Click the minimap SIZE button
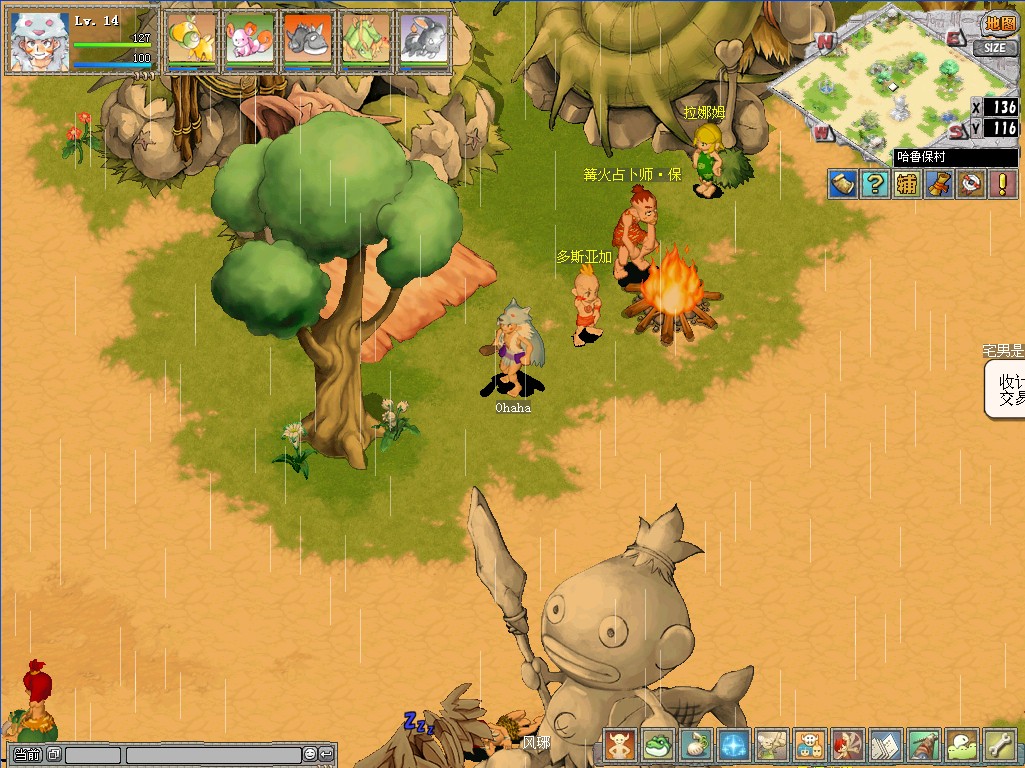1025x768 pixels. click(994, 47)
